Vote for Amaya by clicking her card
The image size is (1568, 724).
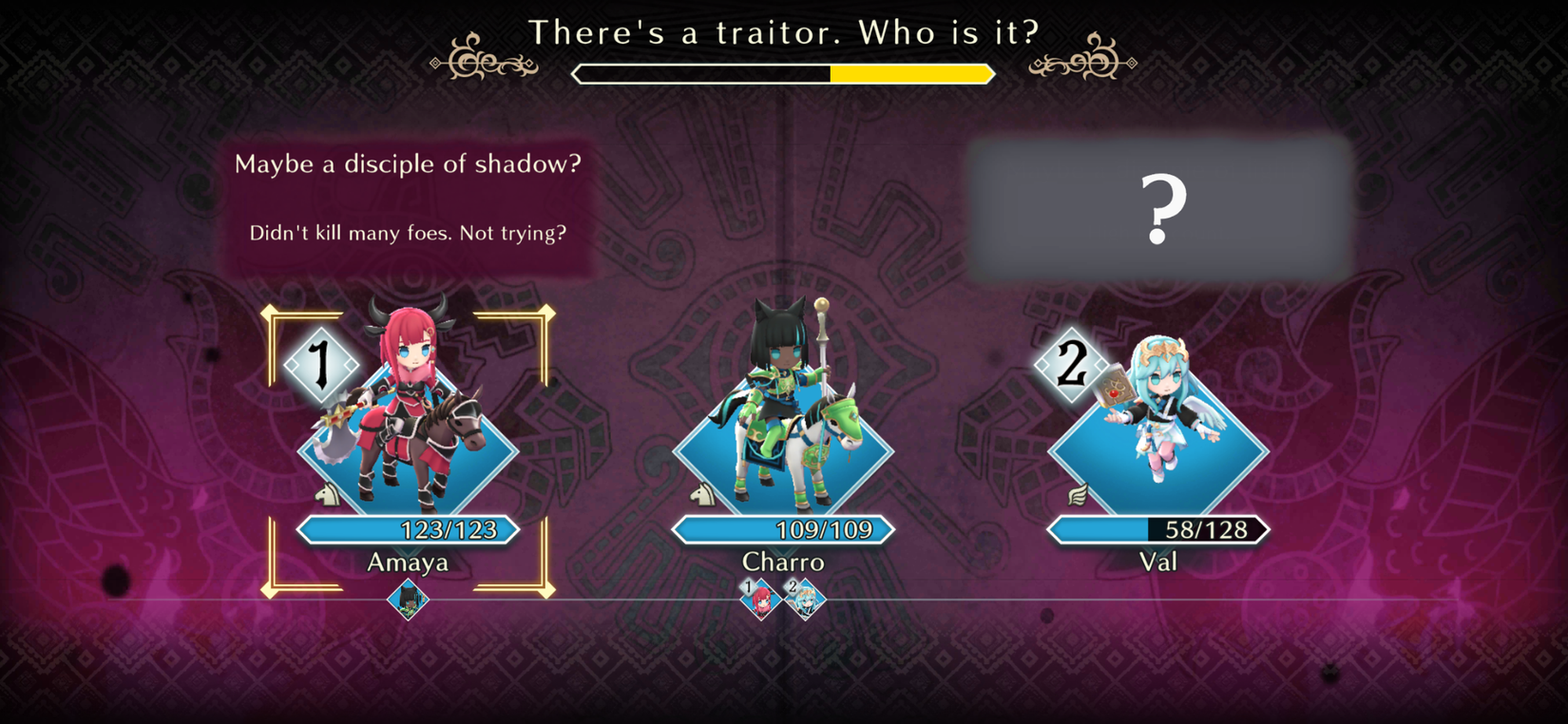409,437
